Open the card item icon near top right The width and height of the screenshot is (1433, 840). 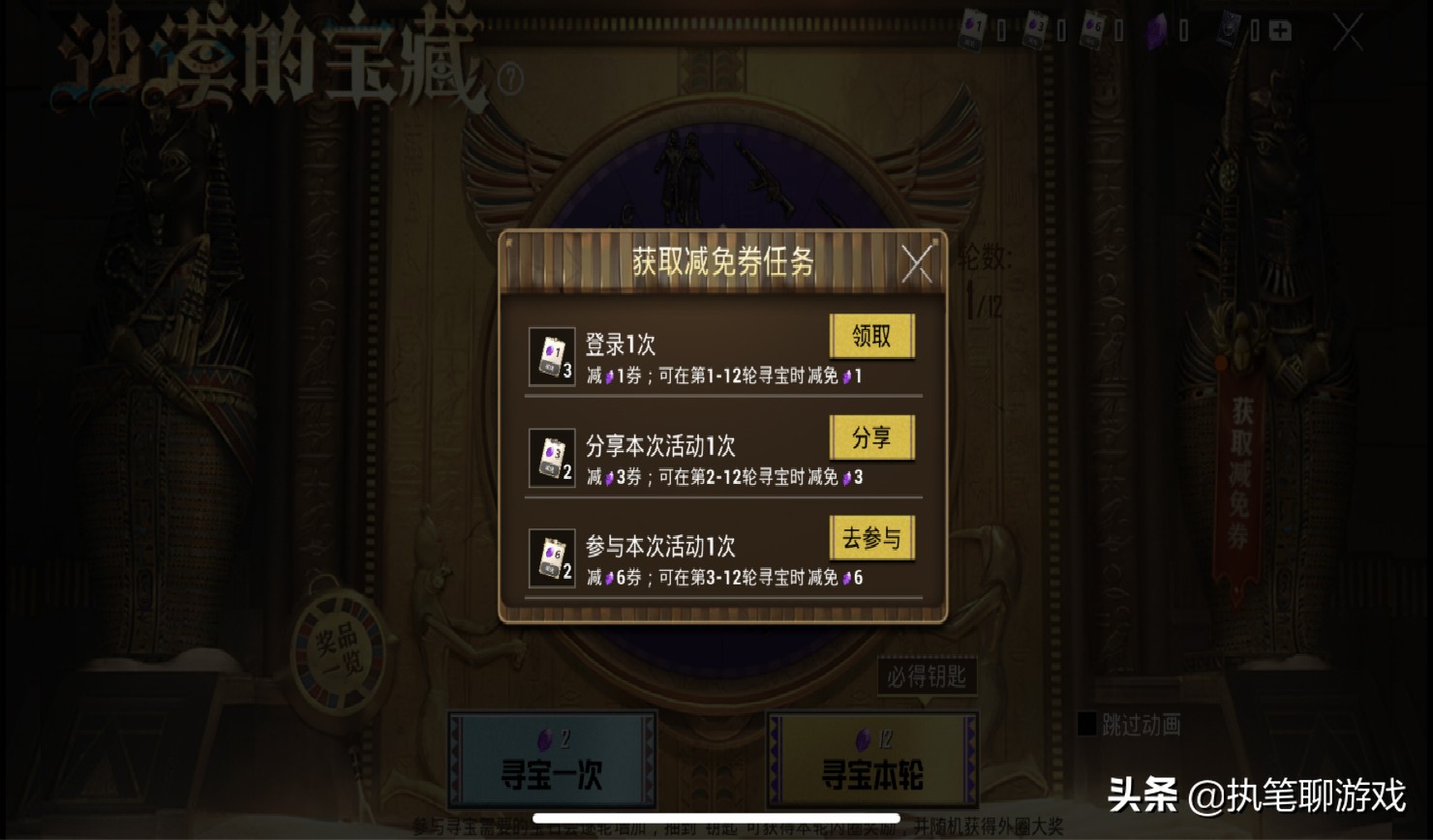[1228, 27]
